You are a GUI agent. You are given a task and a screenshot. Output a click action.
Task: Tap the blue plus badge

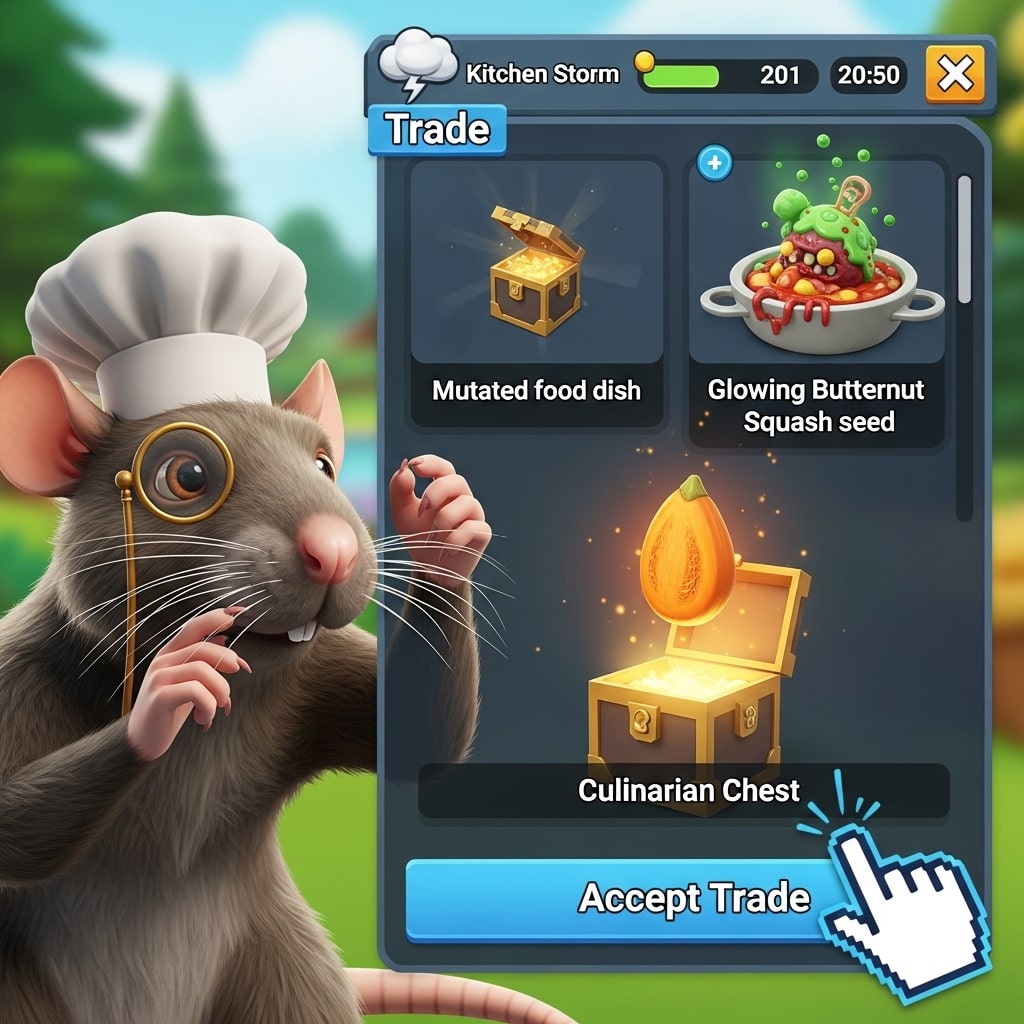click(714, 163)
